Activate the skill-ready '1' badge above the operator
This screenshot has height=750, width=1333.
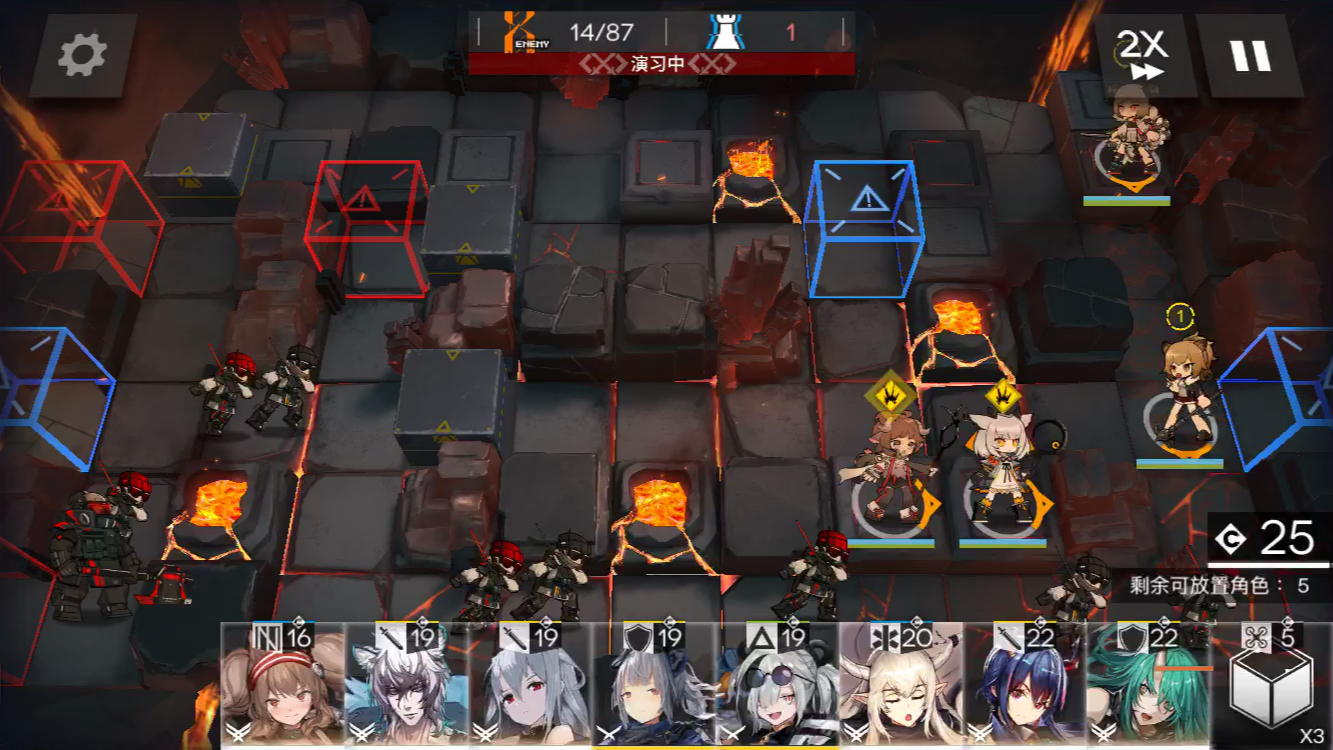(1183, 317)
